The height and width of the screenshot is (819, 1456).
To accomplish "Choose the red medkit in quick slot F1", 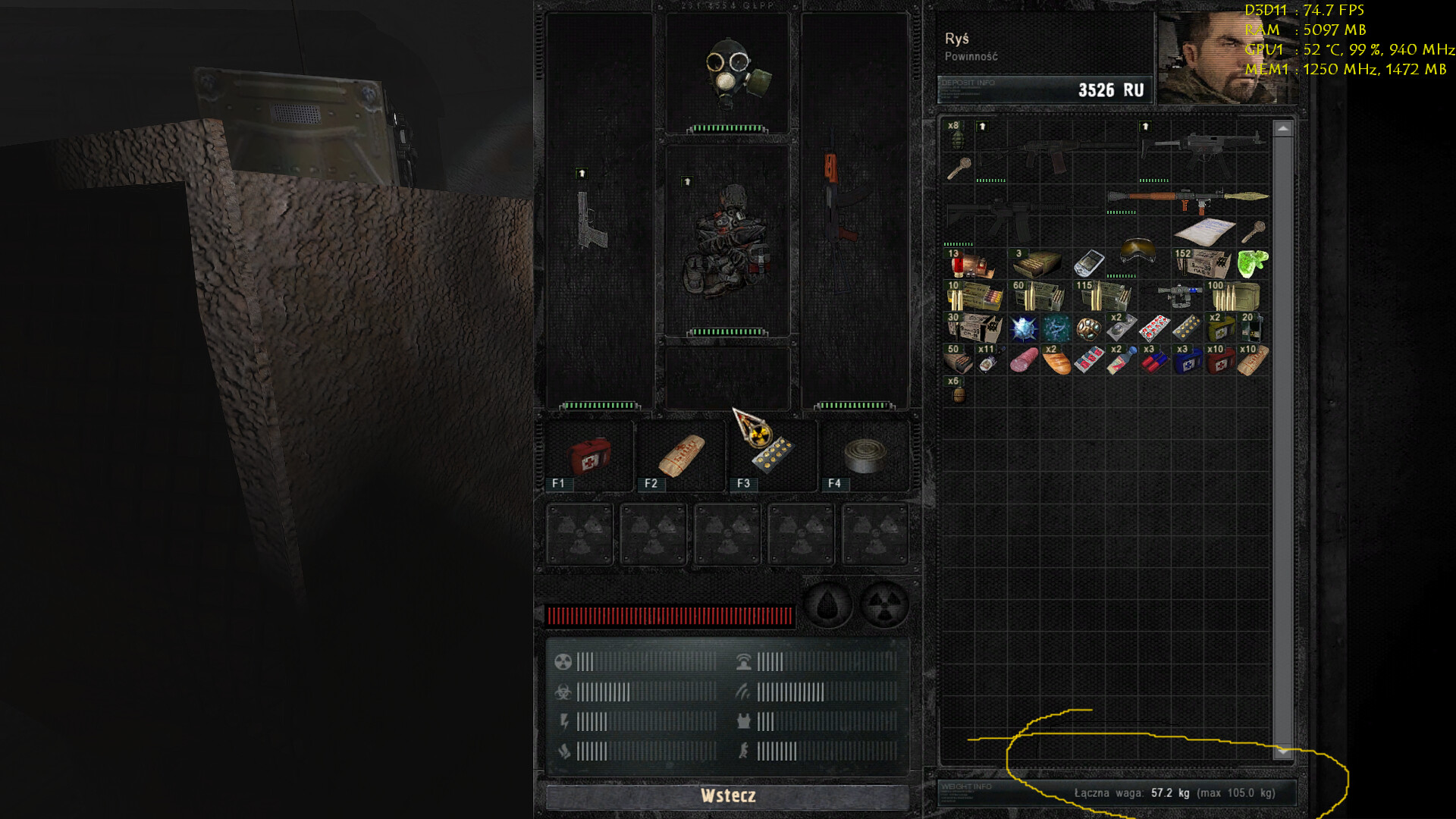I will pos(590,456).
